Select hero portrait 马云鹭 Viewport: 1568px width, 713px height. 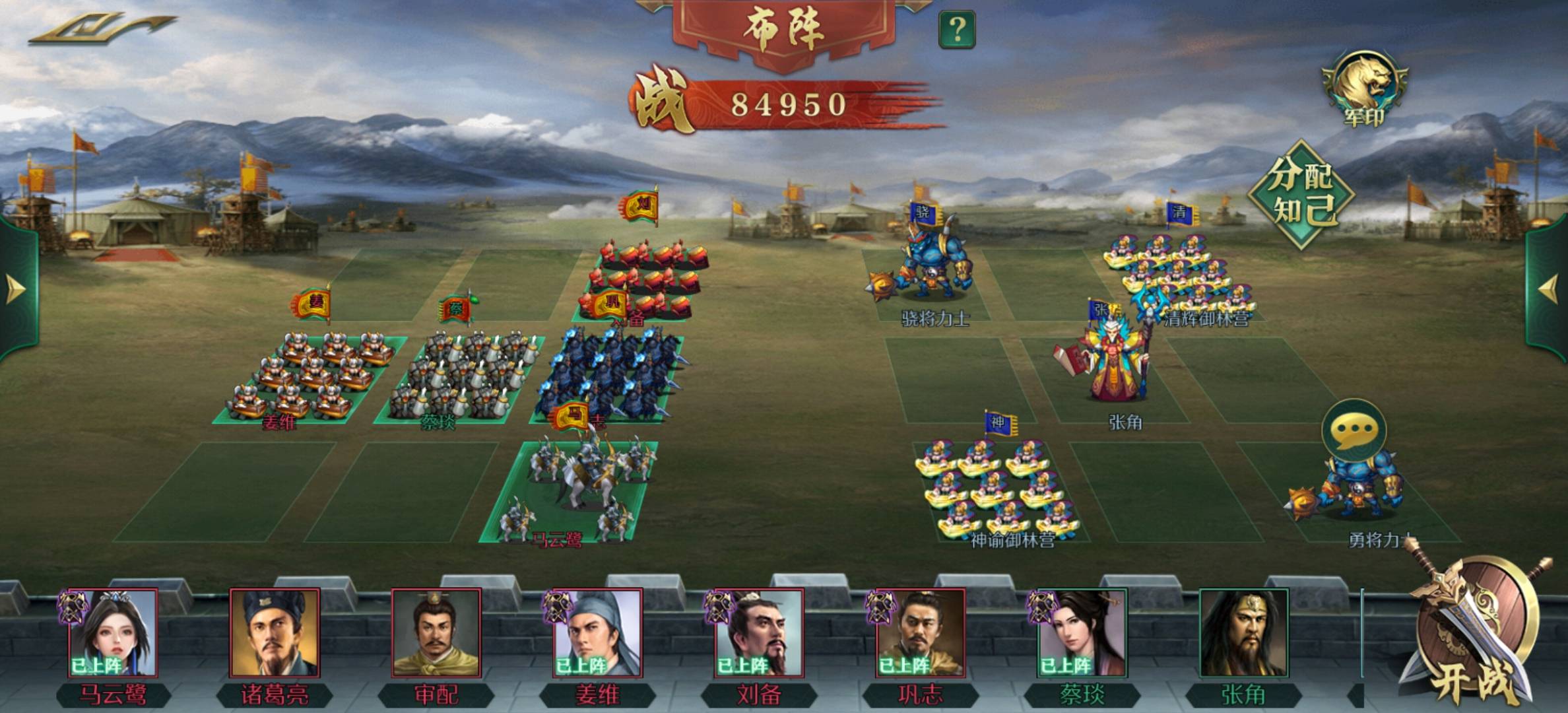coord(114,632)
